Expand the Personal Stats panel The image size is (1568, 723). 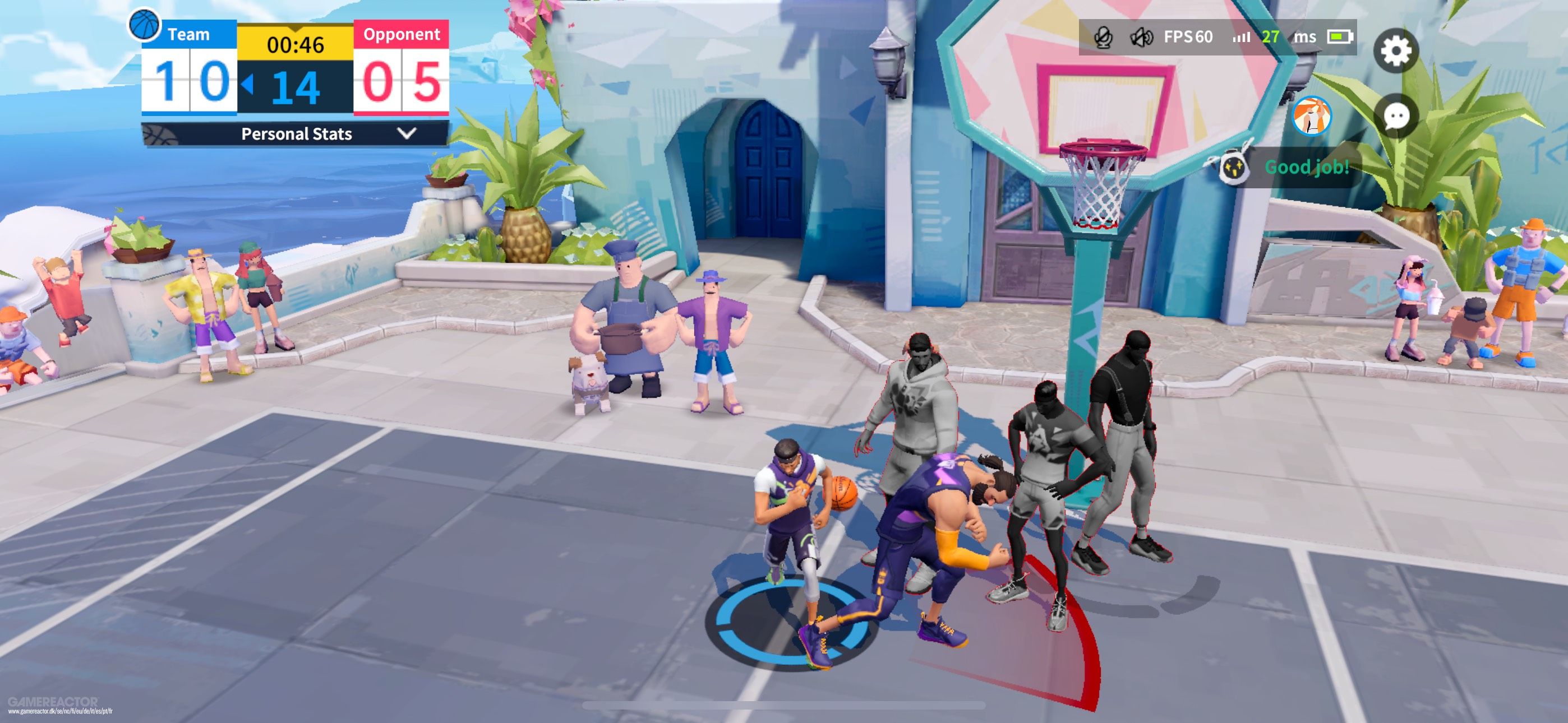click(296, 135)
